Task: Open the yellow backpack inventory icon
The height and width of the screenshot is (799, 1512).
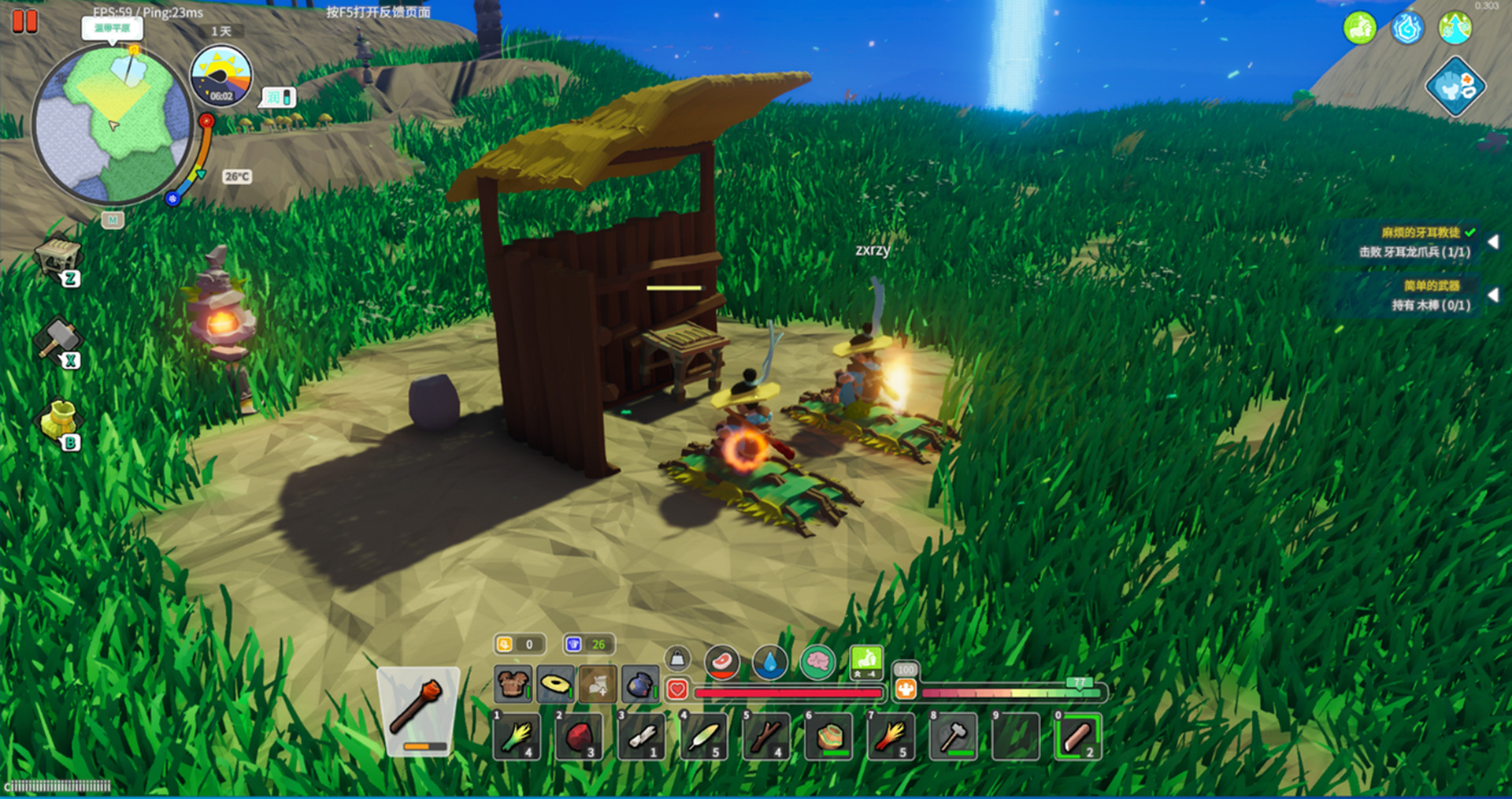Action: click(x=58, y=420)
